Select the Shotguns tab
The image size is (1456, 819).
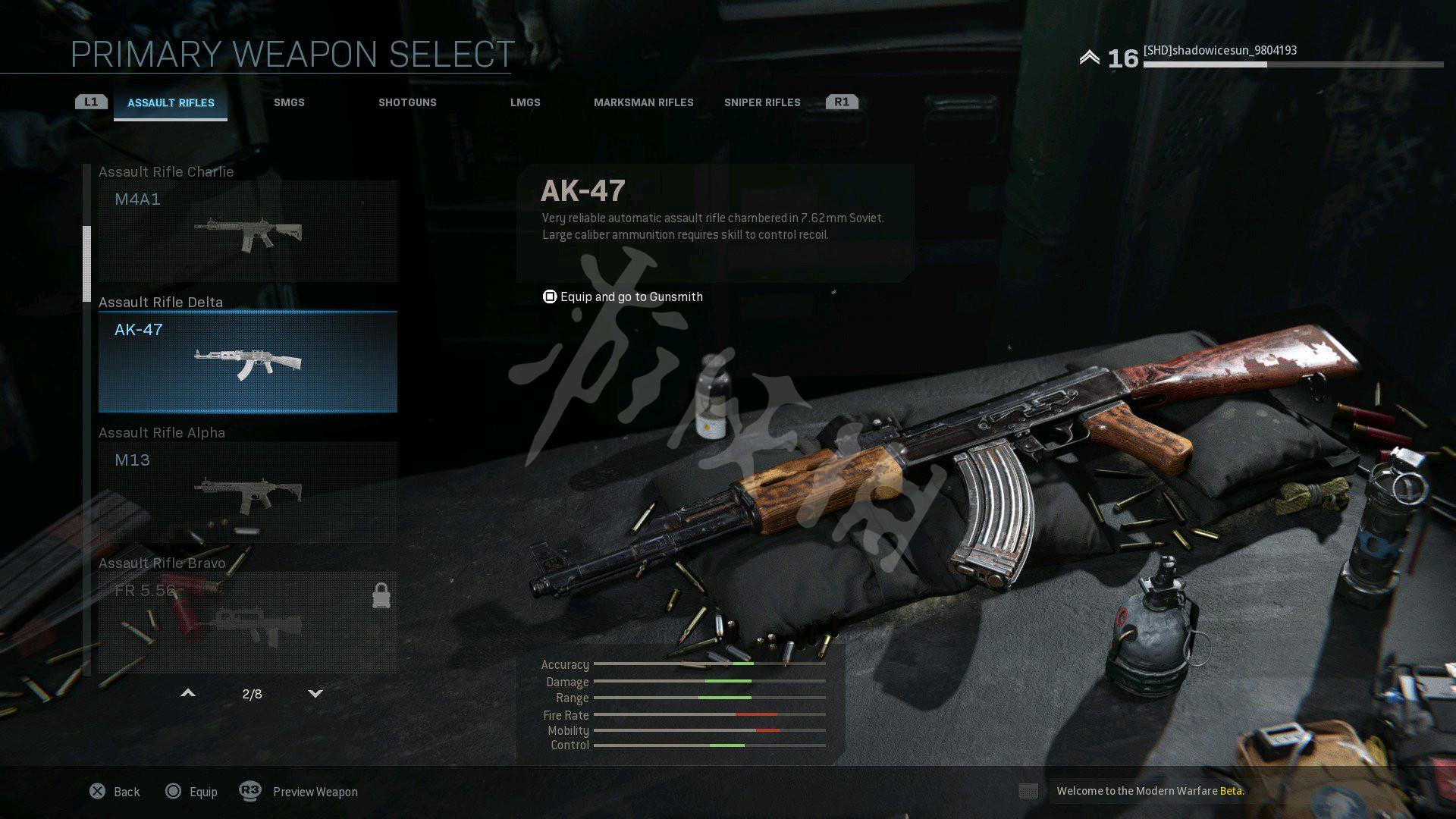pos(407,103)
